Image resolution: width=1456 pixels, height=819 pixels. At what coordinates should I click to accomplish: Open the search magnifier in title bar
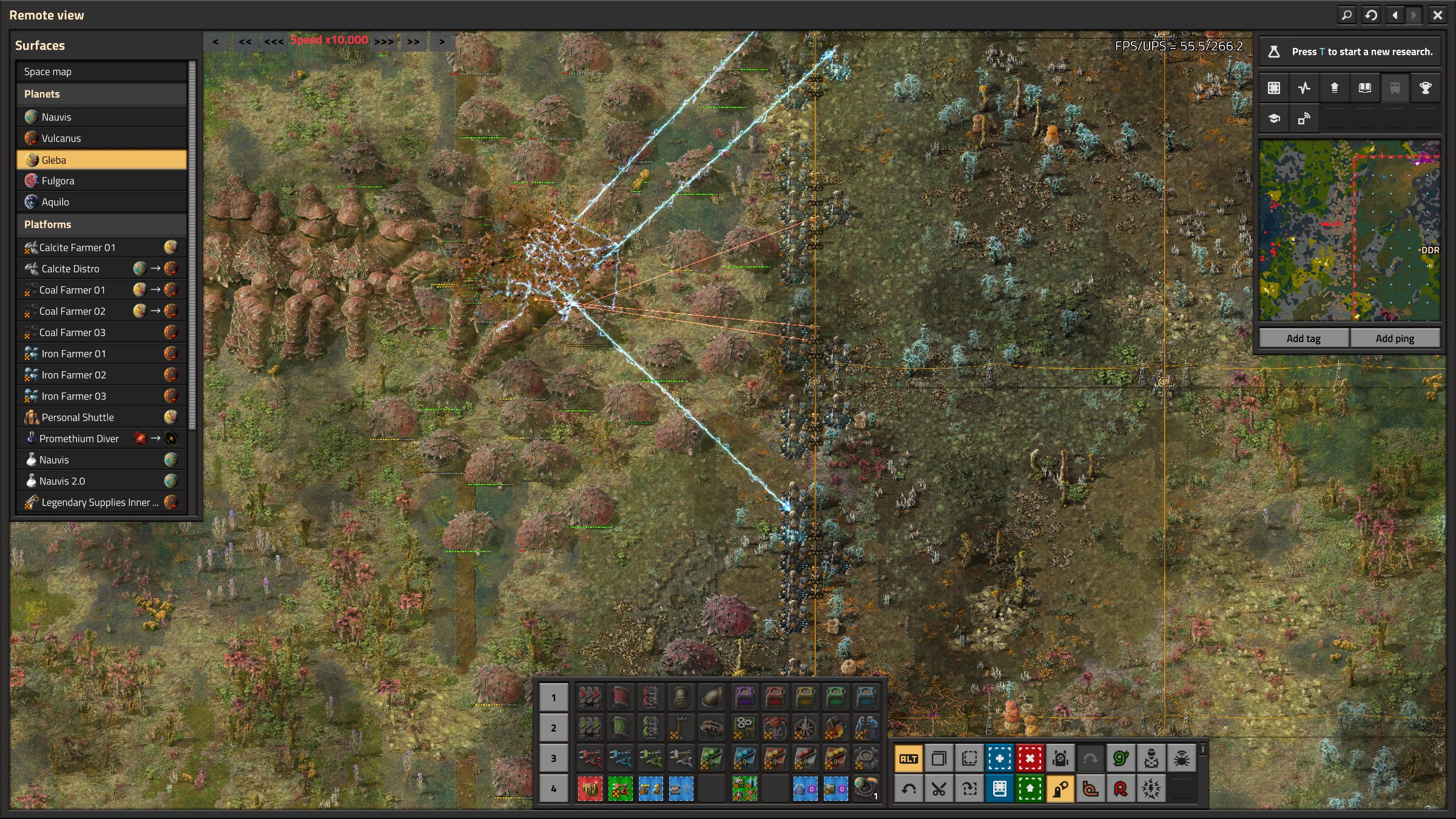[1347, 15]
